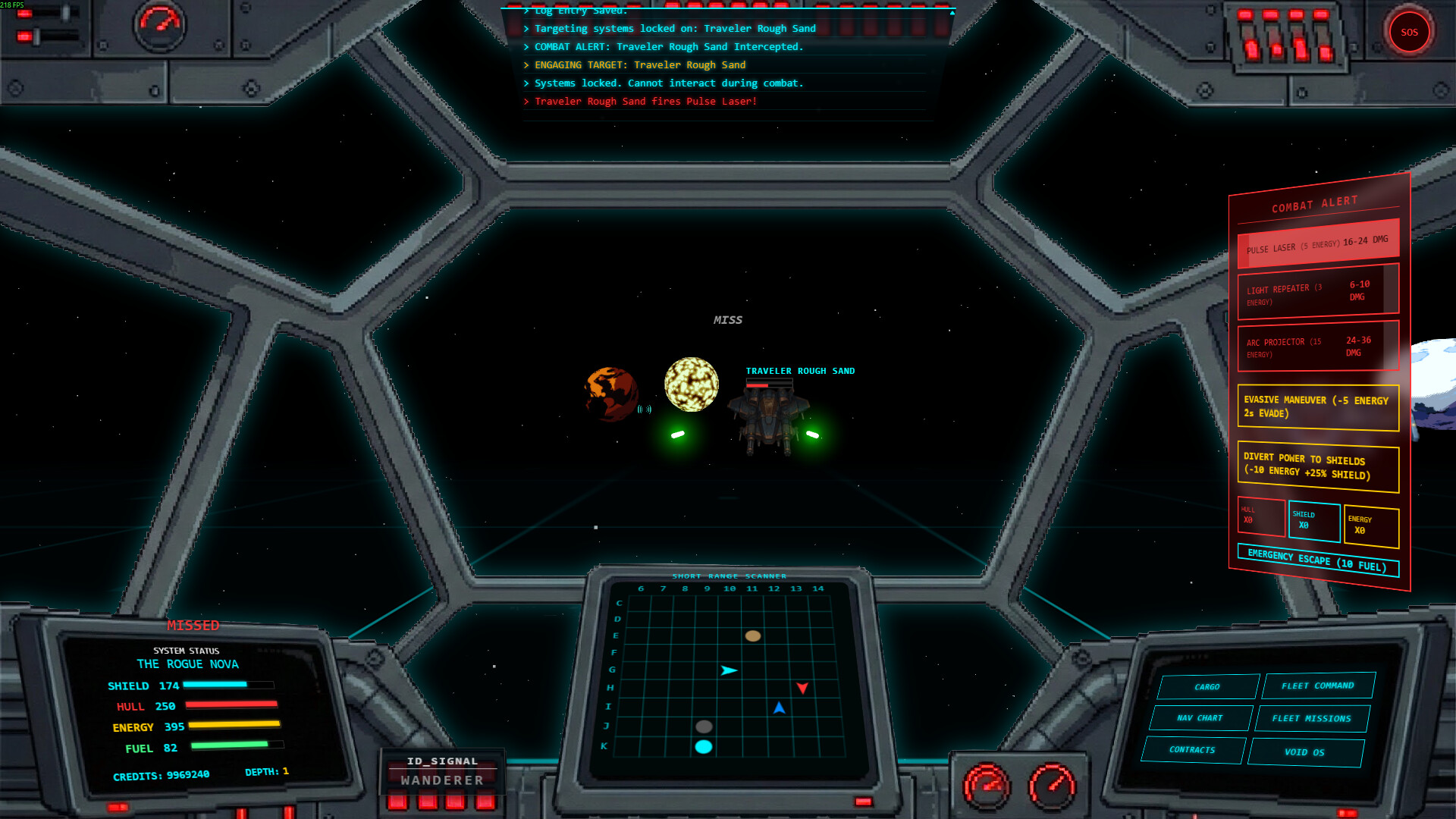Divert power to shields
Viewport: 1456px width, 819px height.
coord(1318,466)
